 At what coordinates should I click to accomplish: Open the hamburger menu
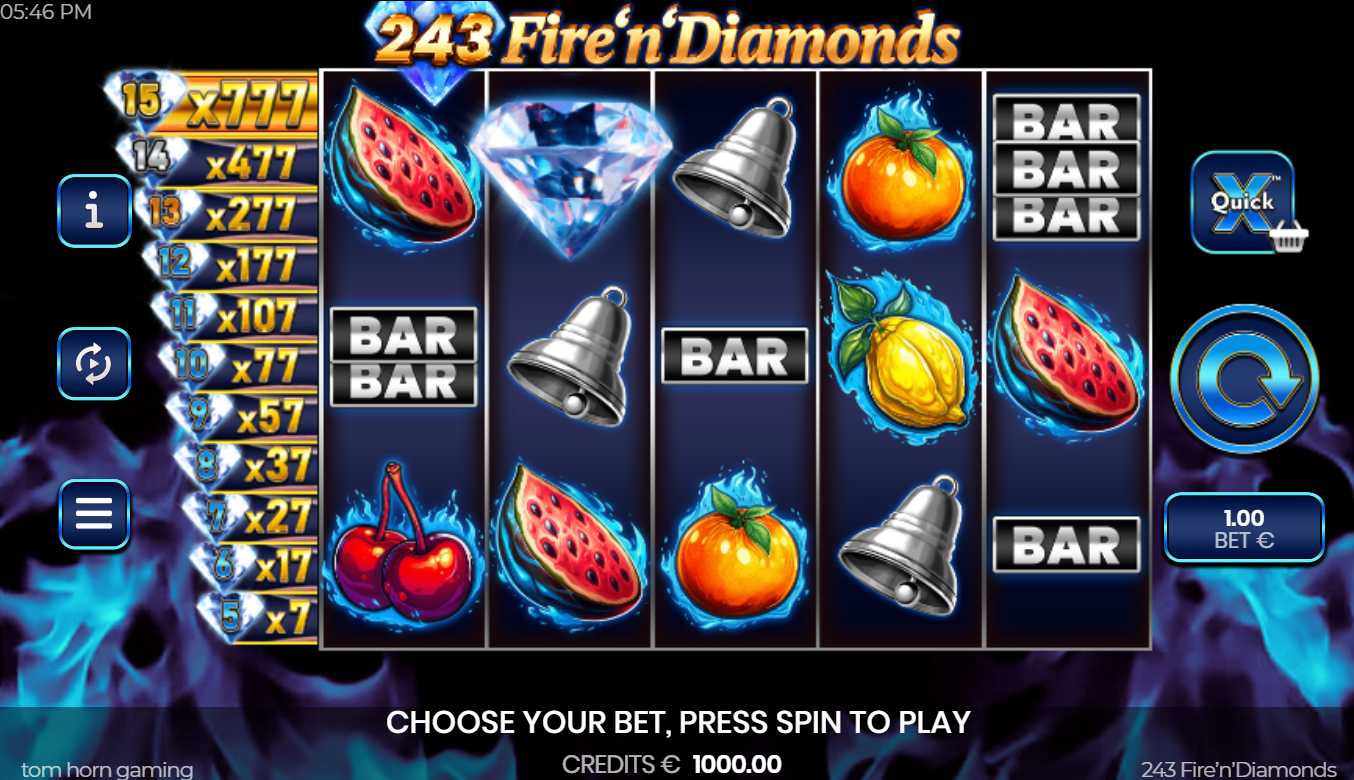pyautogui.click(x=94, y=514)
